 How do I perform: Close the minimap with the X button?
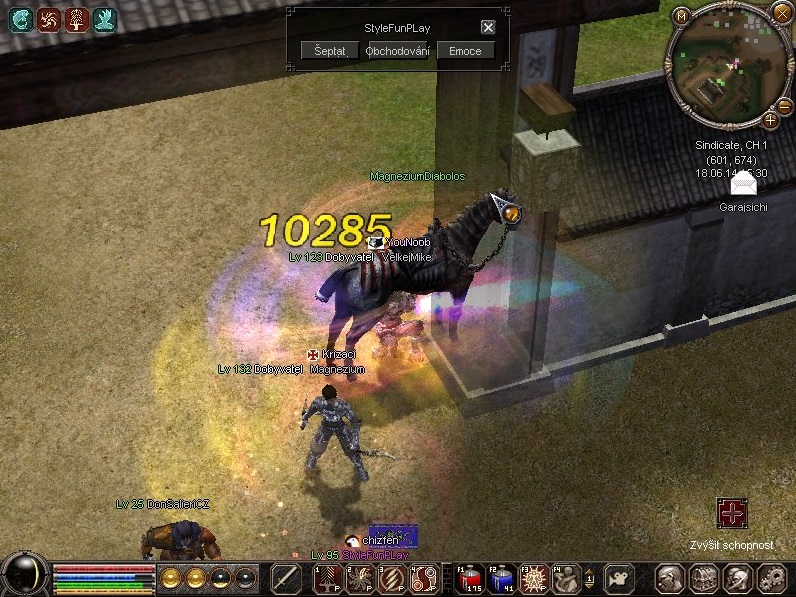click(781, 13)
